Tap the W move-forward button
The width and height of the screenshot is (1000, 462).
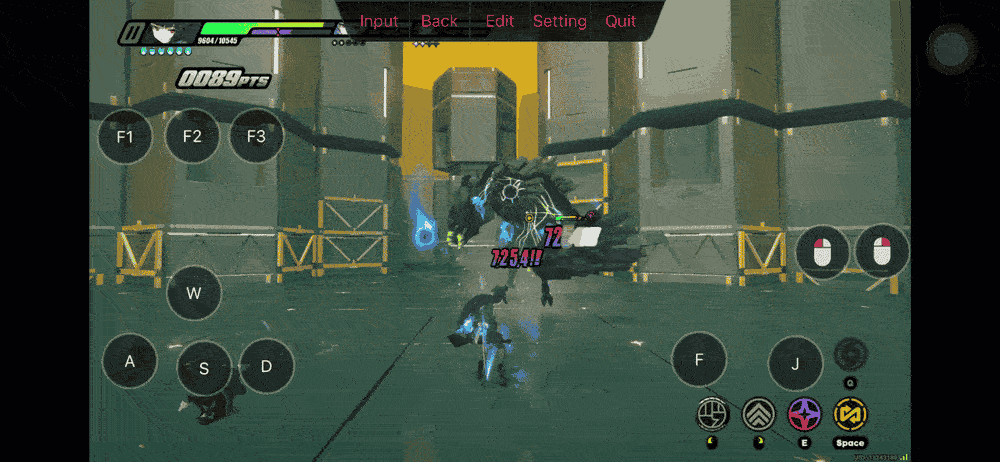(x=194, y=293)
